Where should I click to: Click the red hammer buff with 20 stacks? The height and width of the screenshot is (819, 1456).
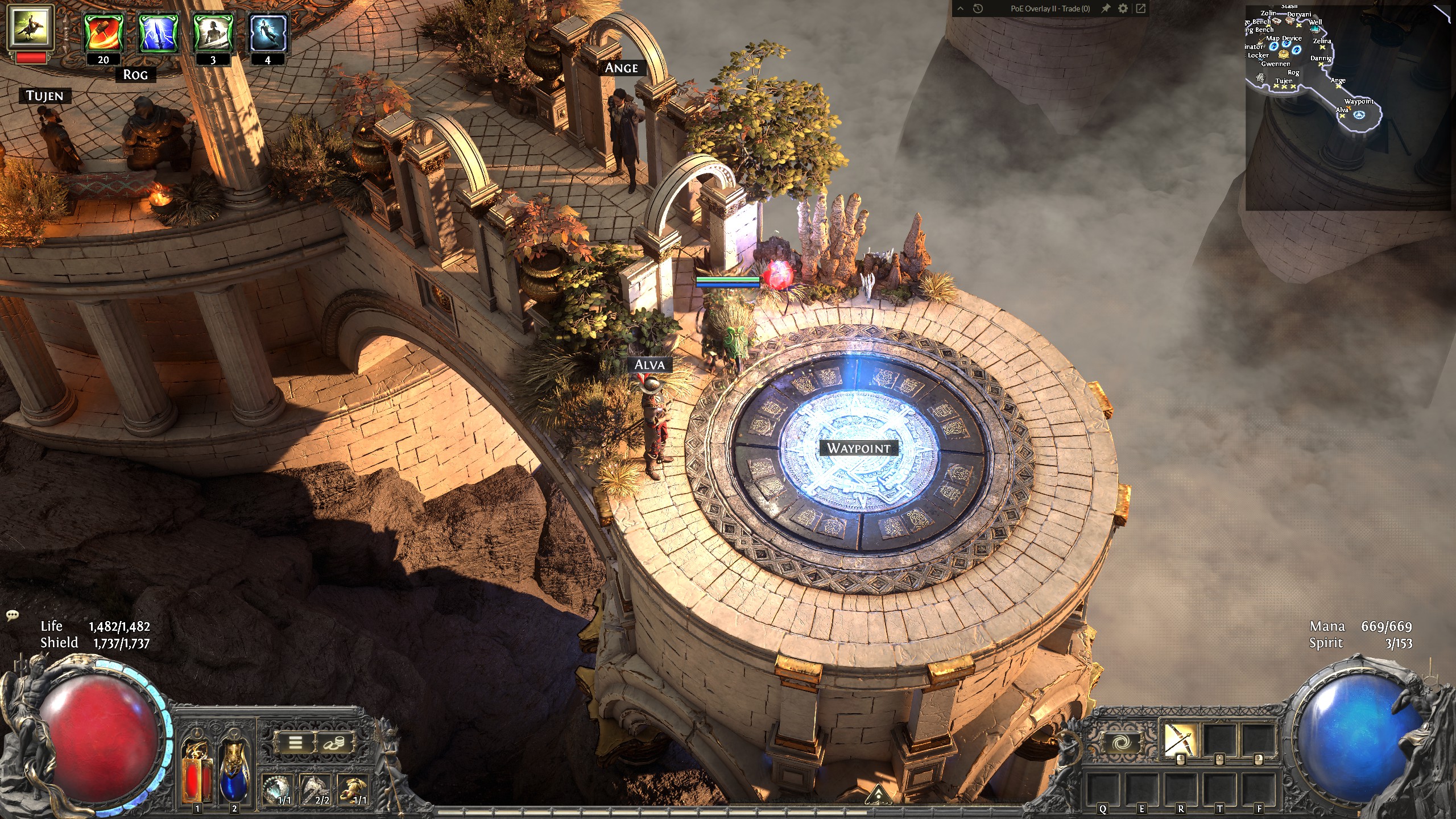click(x=103, y=33)
